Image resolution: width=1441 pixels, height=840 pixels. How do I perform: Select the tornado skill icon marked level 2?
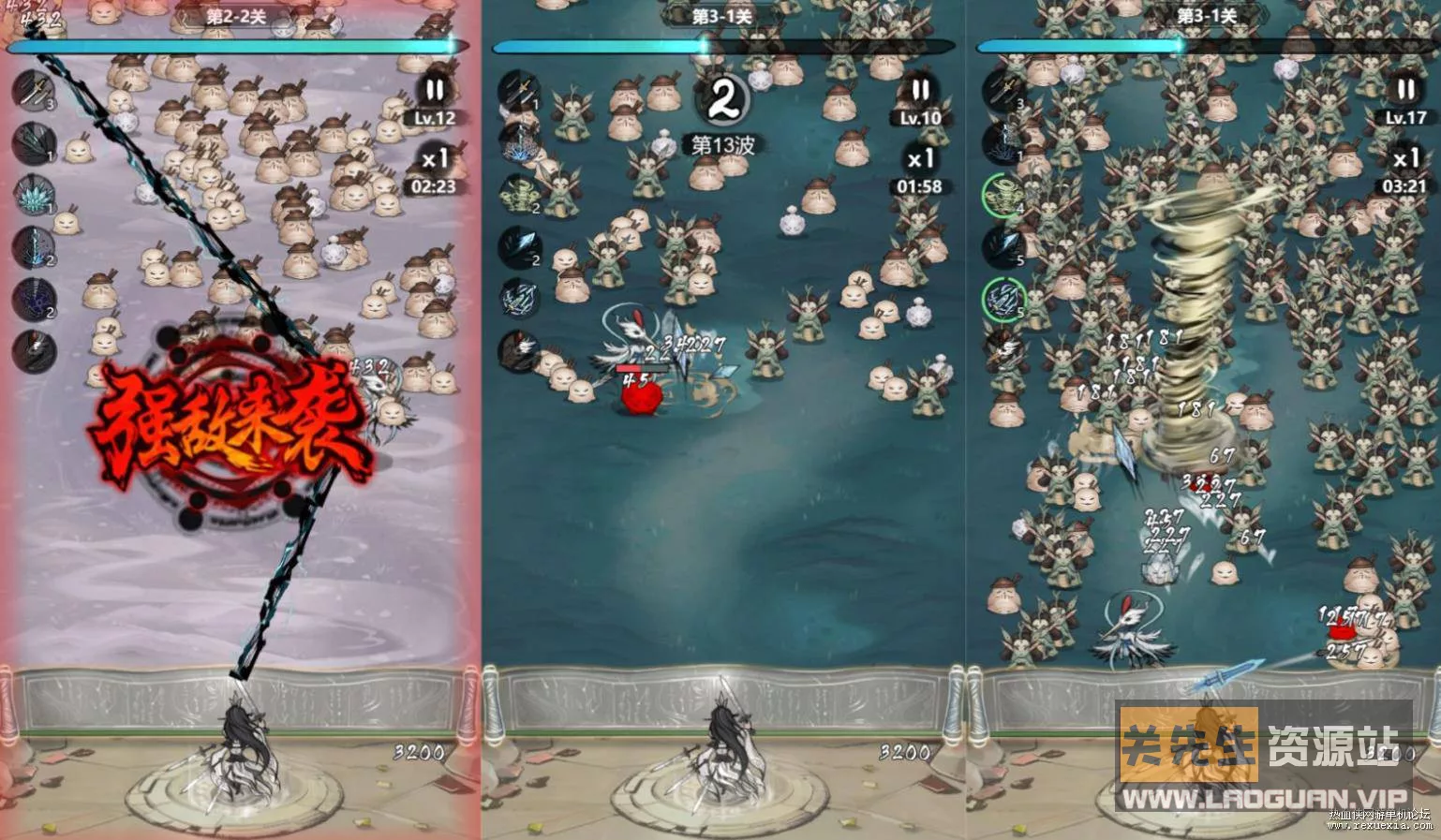[519, 195]
